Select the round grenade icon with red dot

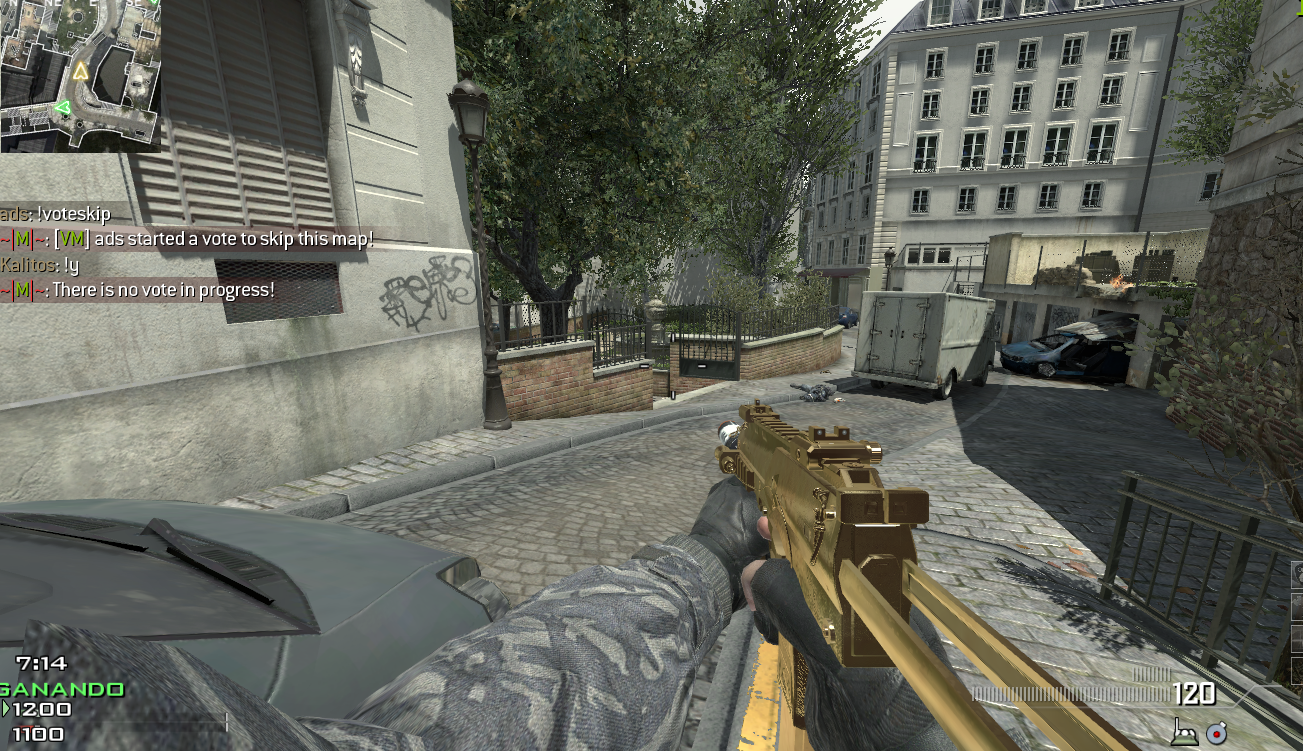point(1216,733)
